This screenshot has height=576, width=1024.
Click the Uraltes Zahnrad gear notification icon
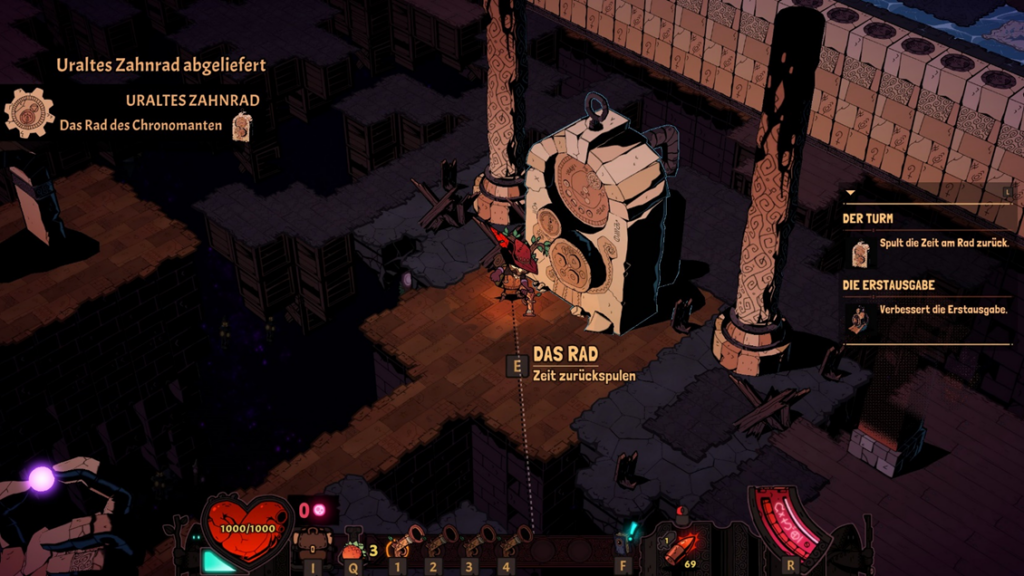tap(30, 112)
